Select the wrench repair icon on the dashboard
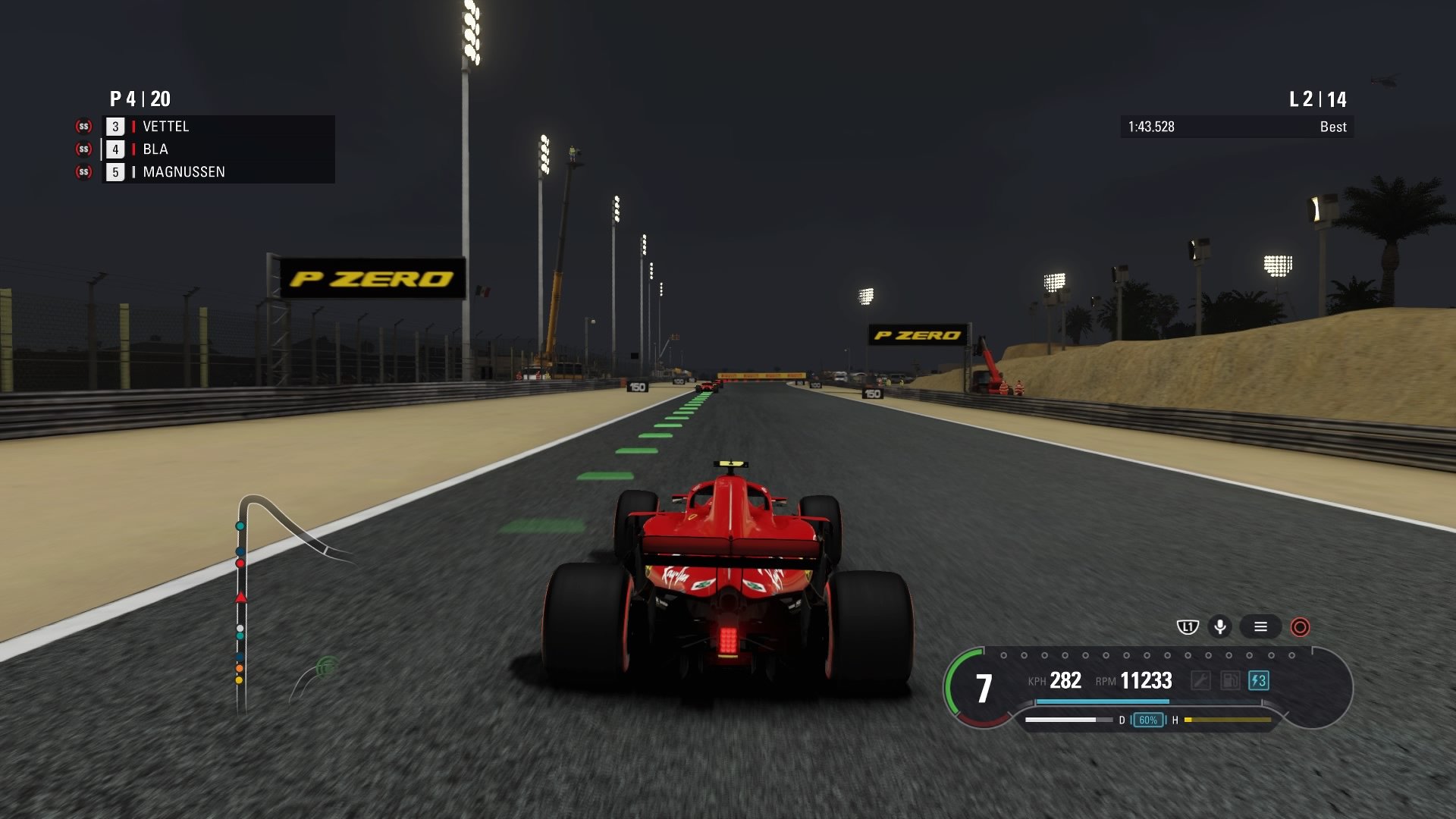 click(x=1202, y=680)
